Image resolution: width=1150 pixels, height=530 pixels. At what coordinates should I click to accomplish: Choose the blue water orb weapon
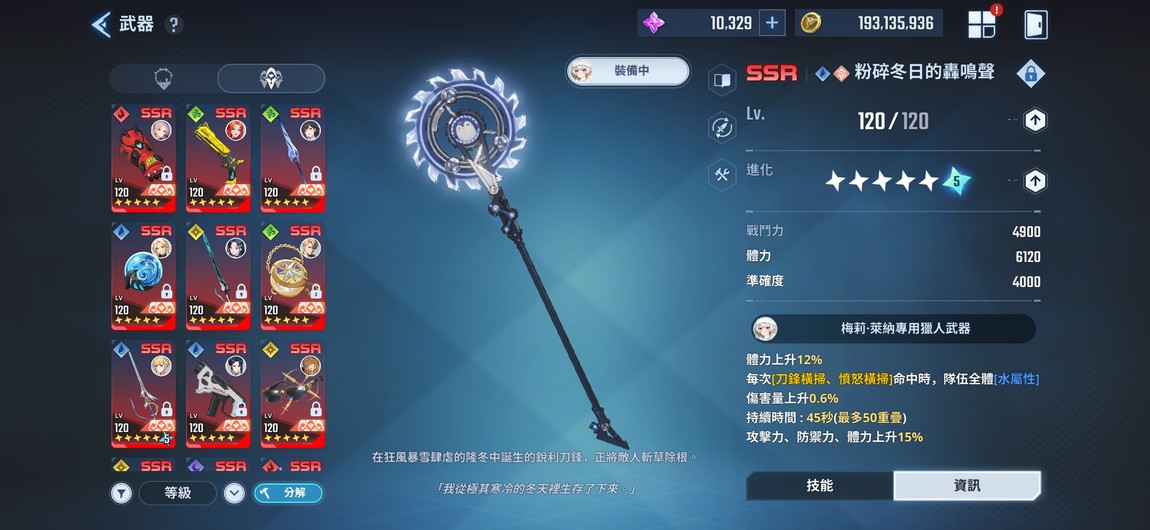coord(143,275)
